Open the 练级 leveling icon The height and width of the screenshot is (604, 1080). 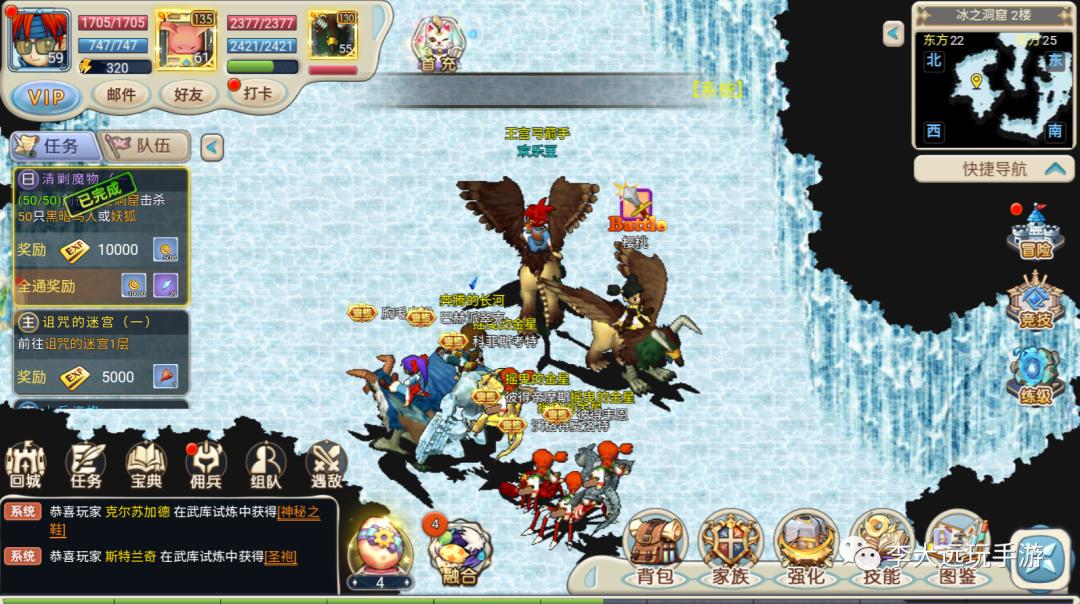pyautogui.click(x=1035, y=377)
